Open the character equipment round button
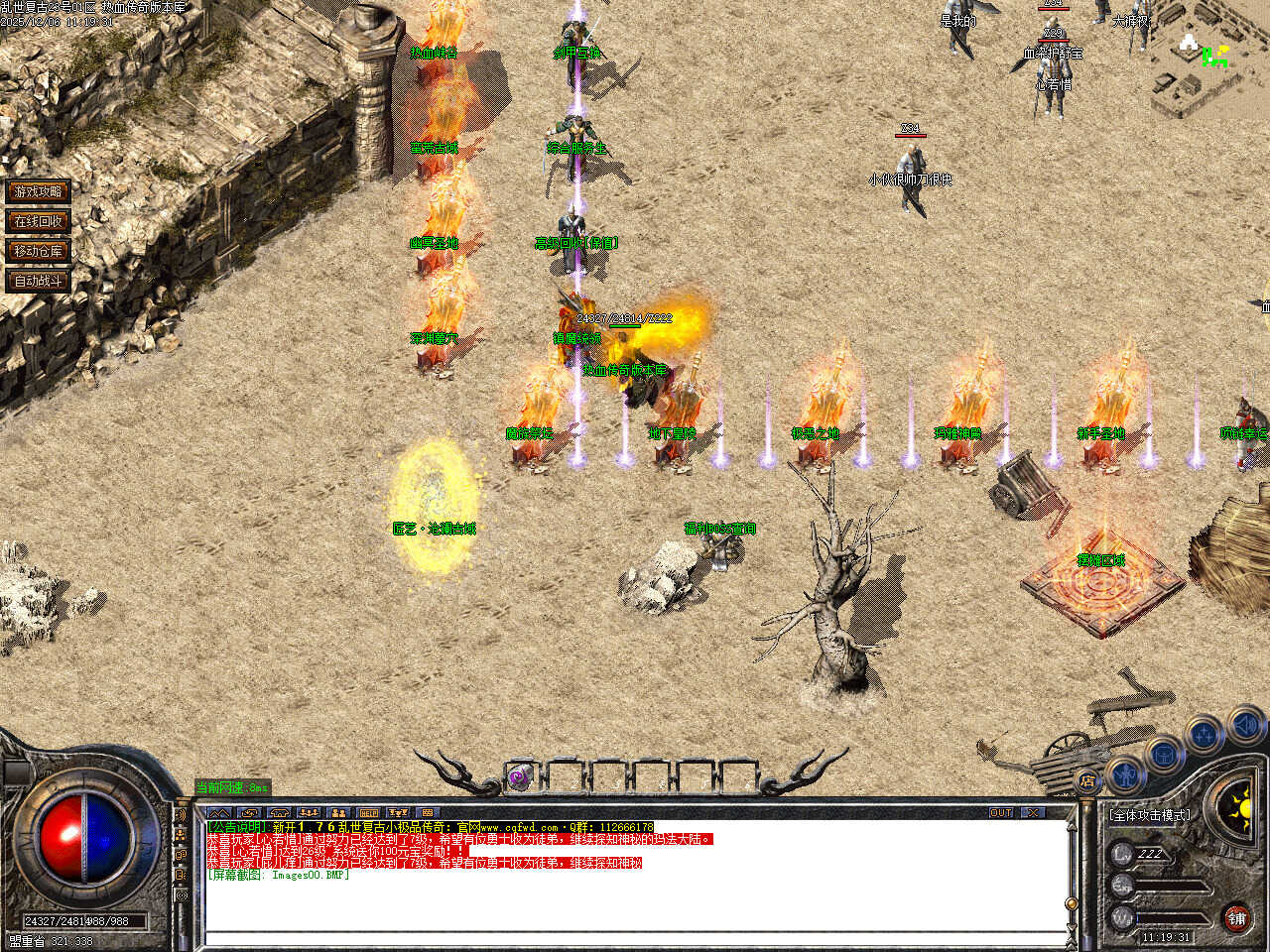 click(1125, 773)
